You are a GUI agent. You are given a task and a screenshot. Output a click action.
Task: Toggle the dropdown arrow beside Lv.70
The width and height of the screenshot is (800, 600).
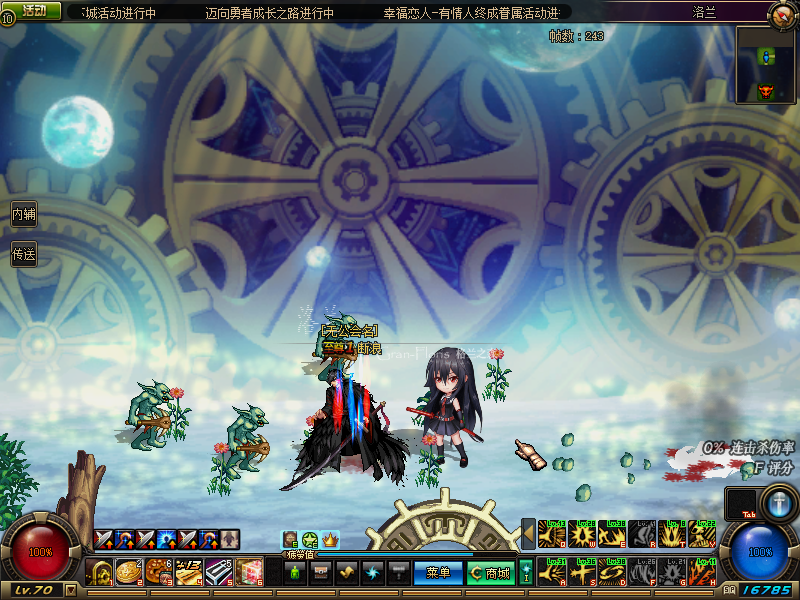(70, 590)
